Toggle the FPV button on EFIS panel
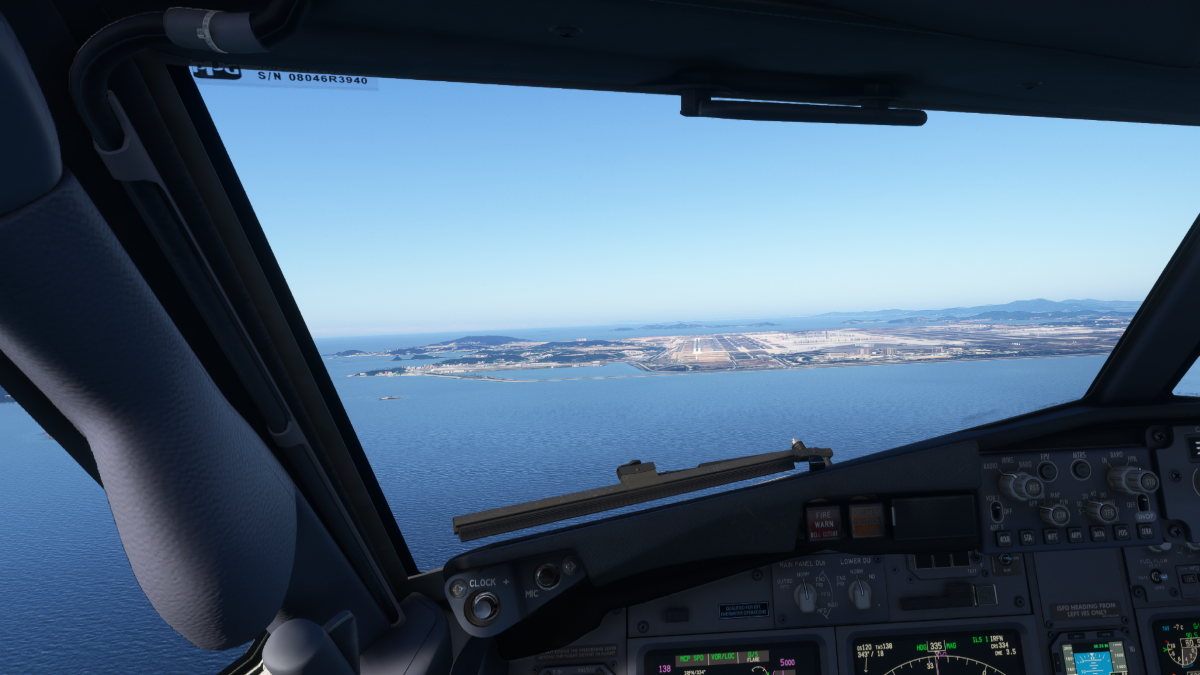 pos(1047,471)
